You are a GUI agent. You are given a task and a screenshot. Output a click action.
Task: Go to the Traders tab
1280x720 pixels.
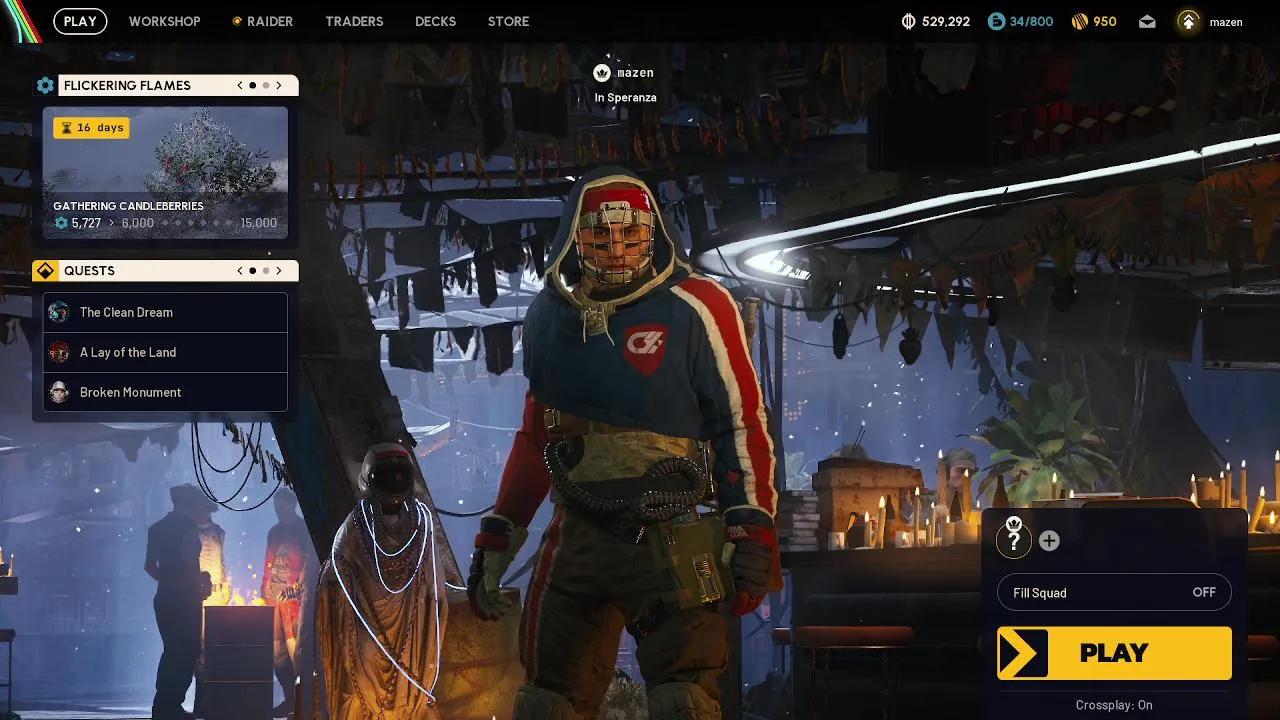[x=354, y=21]
